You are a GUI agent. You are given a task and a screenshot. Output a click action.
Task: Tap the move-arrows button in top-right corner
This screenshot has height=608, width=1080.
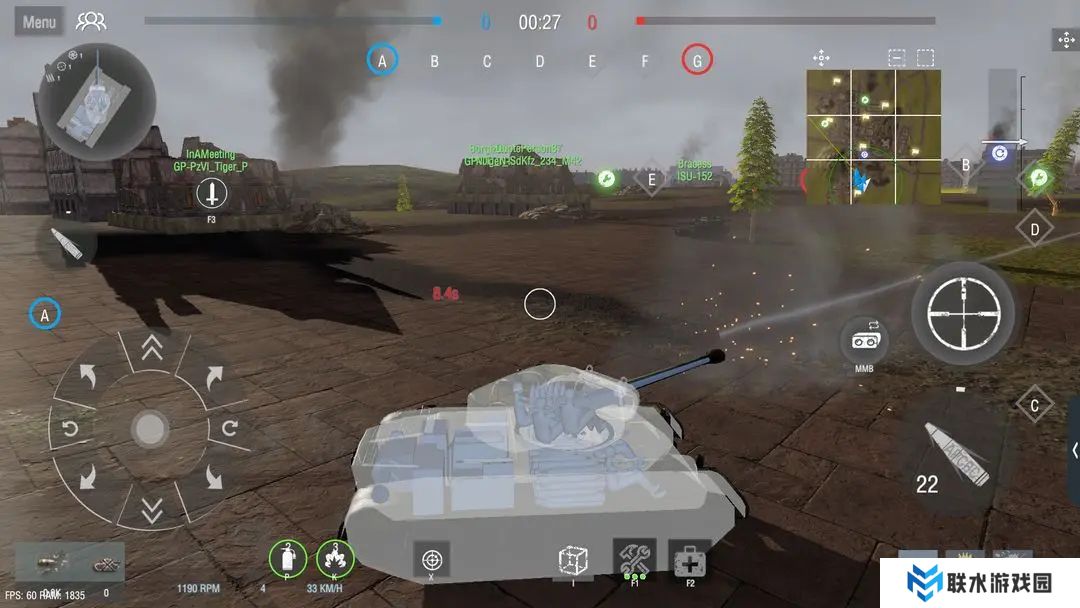1064,40
